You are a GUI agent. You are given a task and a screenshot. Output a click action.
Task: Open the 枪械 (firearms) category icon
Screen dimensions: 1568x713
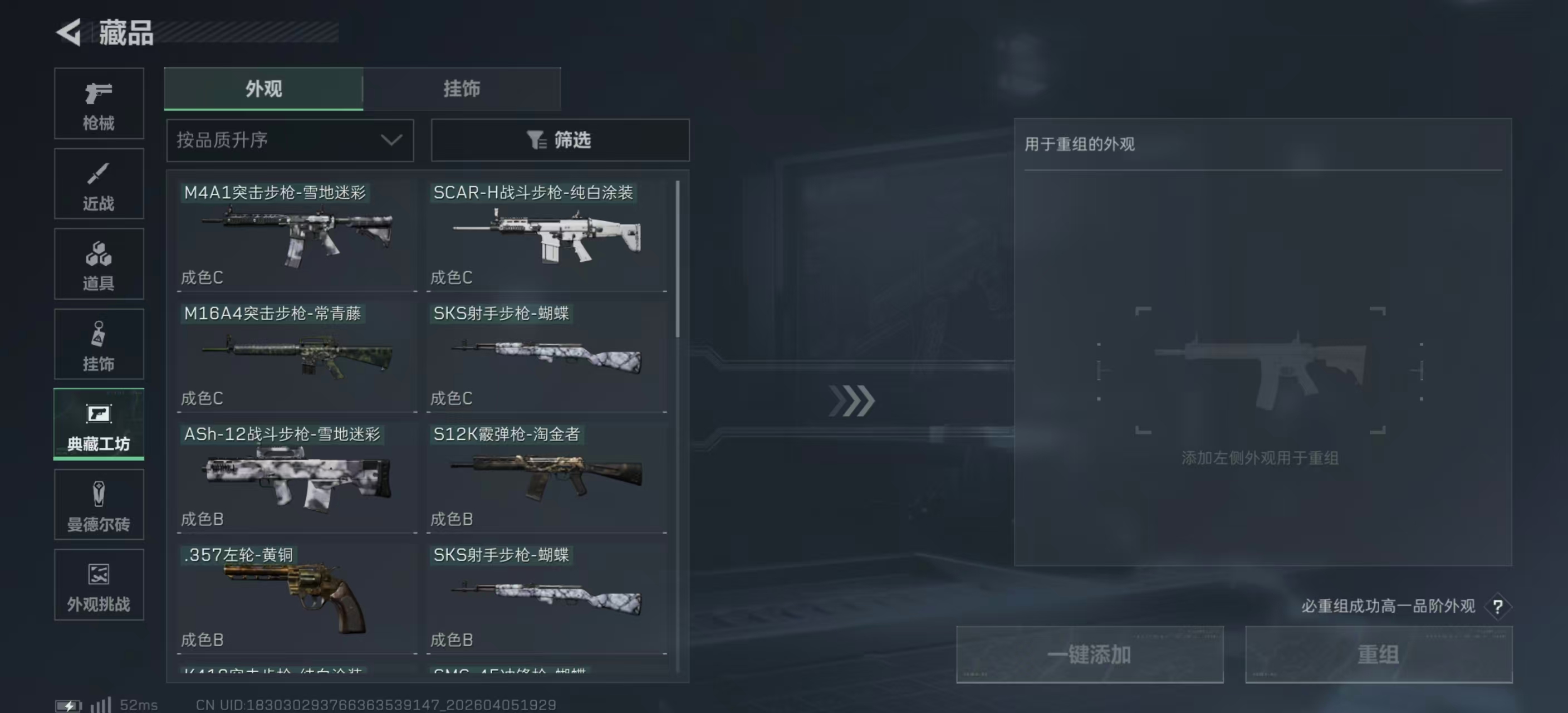pos(99,104)
